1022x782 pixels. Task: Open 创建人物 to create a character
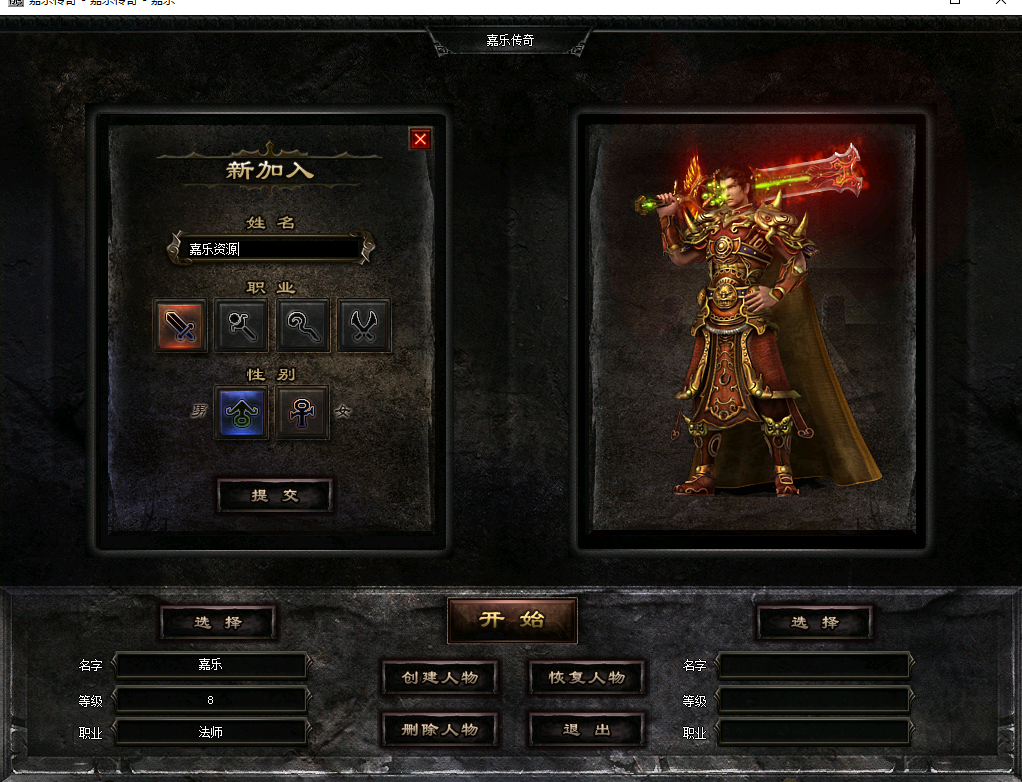[440, 677]
